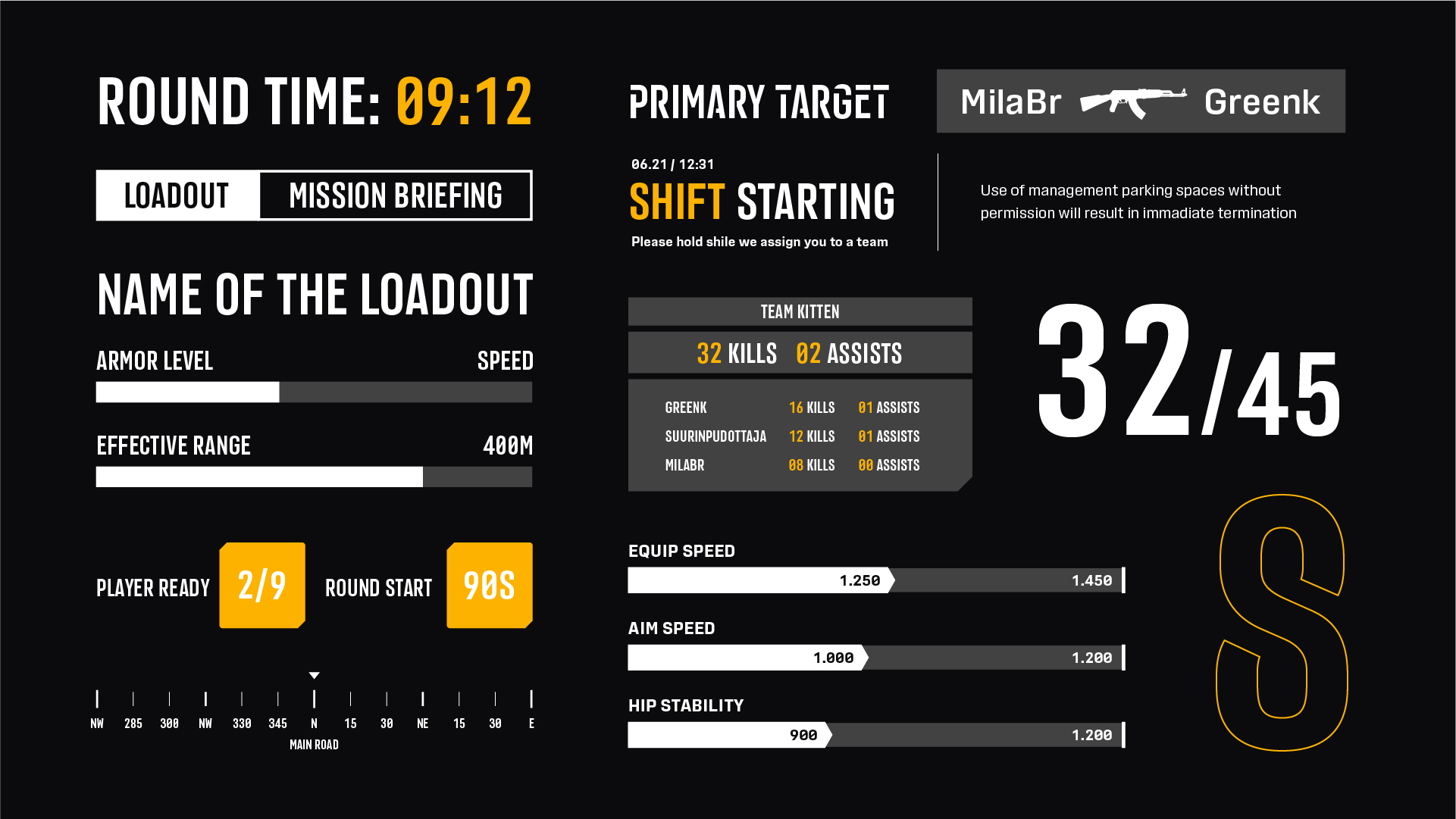Click the MilaBr Greenk kill feed banner
Screen dimensions: 1456x819
click(x=1140, y=102)
